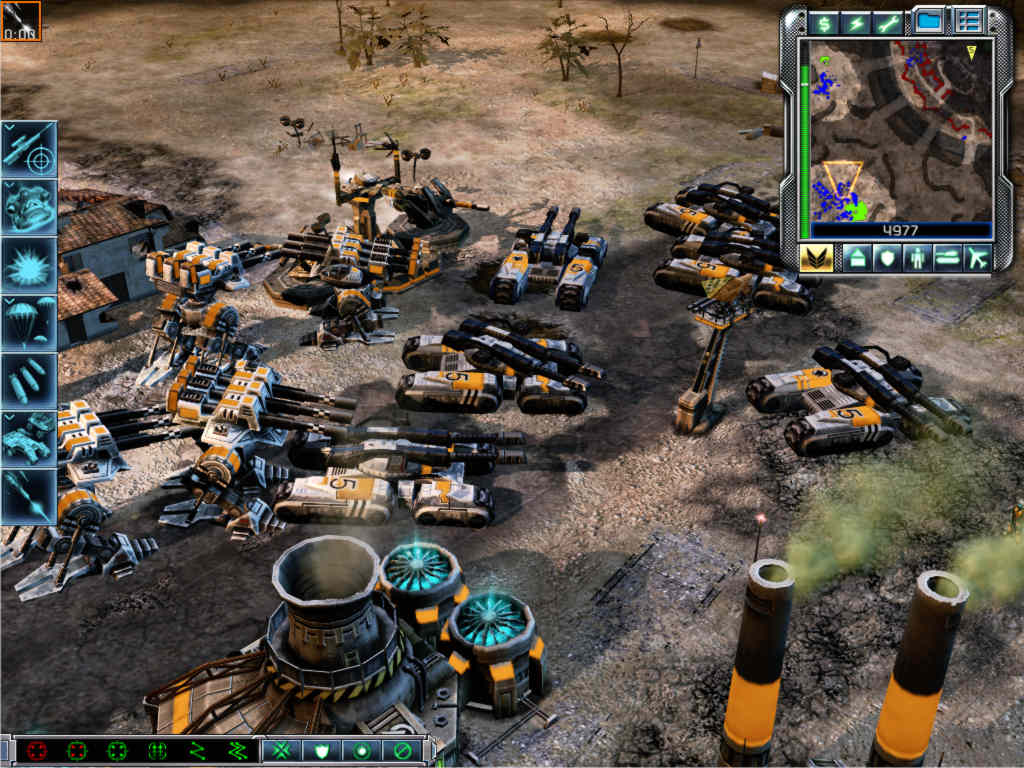Image resolution: width=1024 pixels, height=768 pixels.
Task: Activate the sniper crosshair support power
Action: pos(29,148)
